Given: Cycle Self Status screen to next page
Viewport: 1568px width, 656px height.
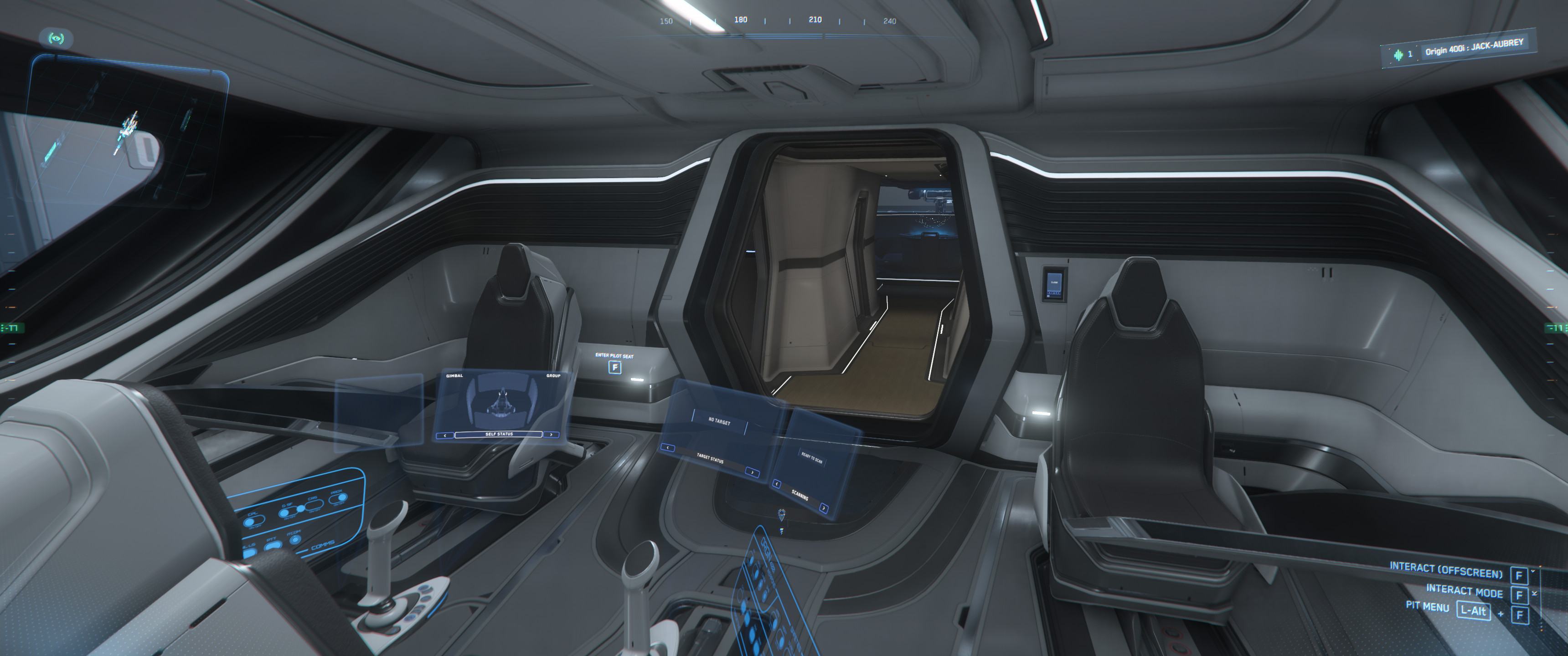Looking at the screenshot, I should 551,435.
